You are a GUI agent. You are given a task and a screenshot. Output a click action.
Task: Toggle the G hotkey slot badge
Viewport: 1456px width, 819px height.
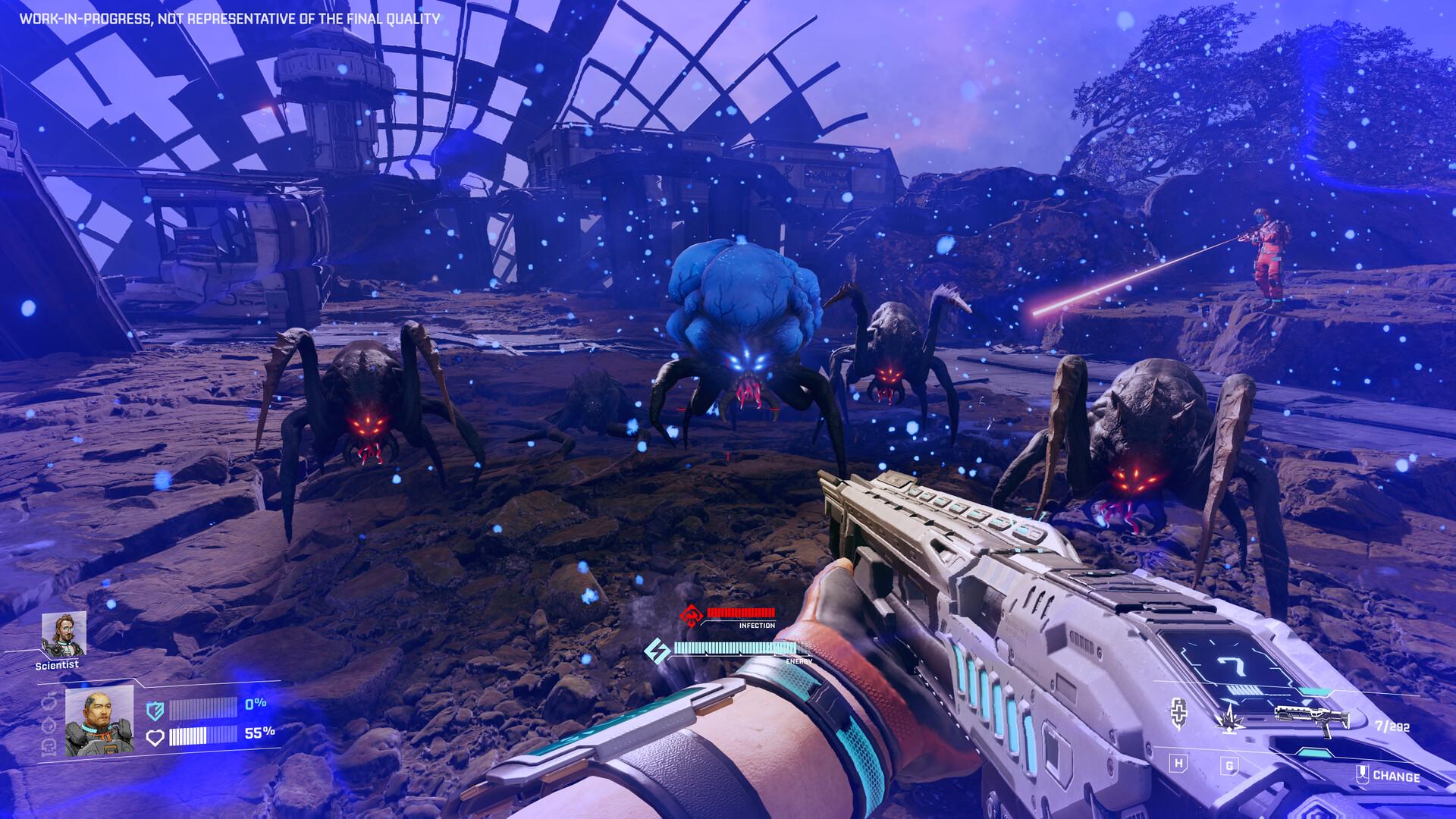(1229, 767)
